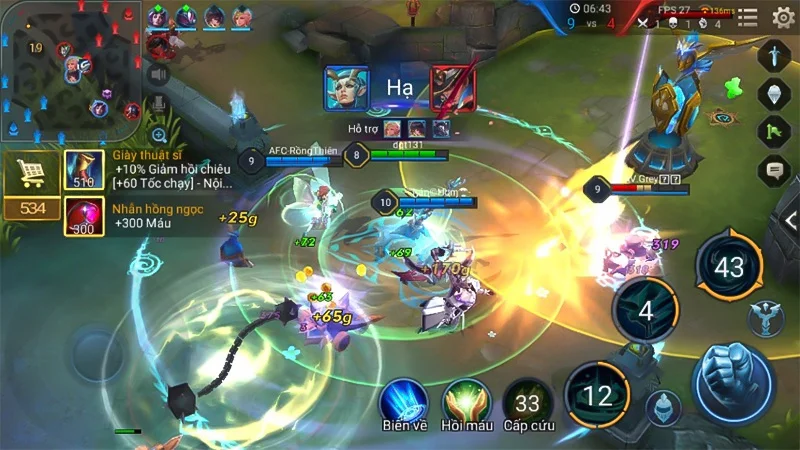Open the settings gear
The height and width of the screenshot is (450, 800).
click(x=783, y=16)
